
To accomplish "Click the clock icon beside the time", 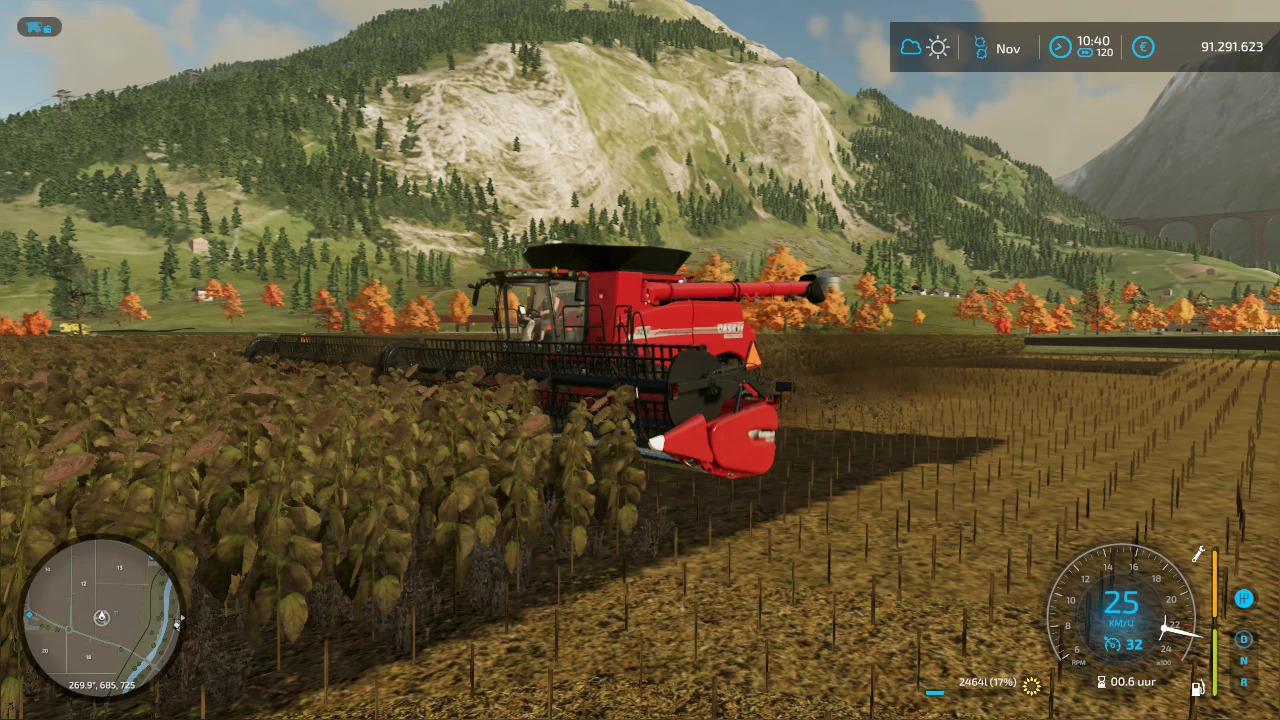I will click(x=1060, y=47).
